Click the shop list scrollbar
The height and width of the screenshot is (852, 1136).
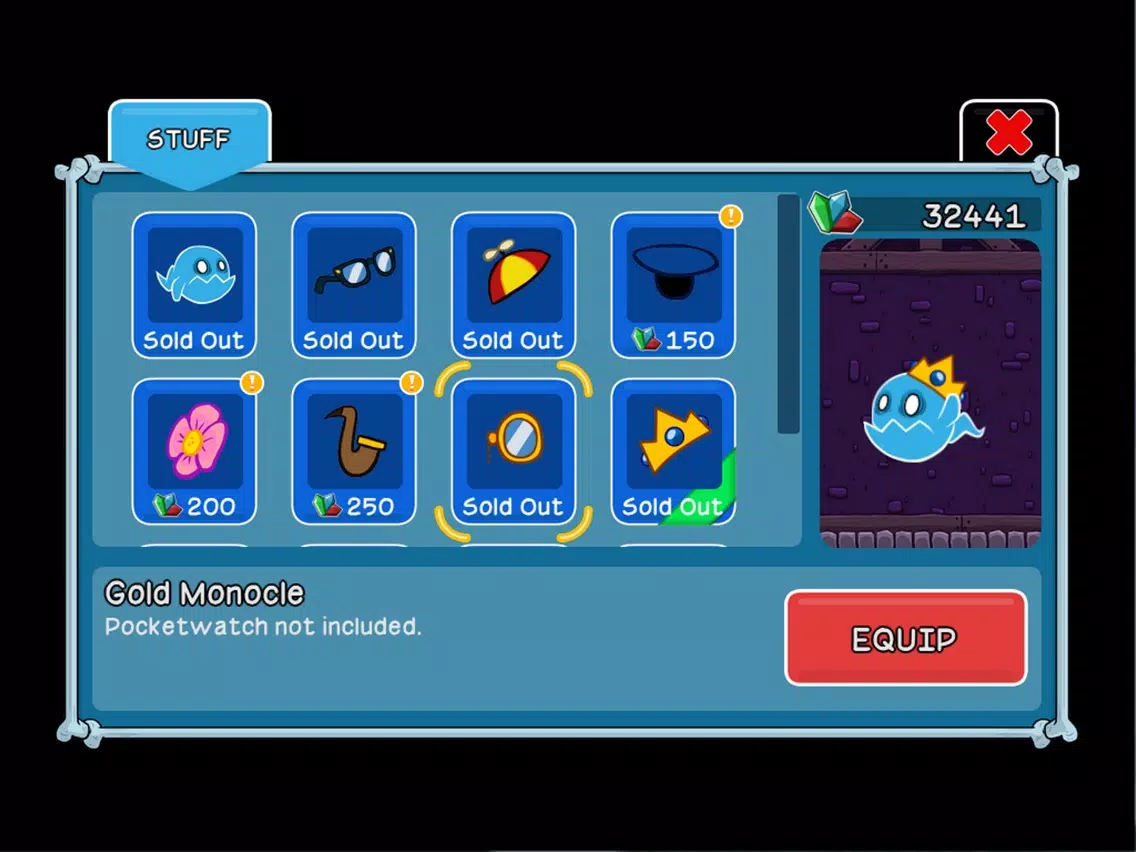pyautogui.click(x=788, y=314)
